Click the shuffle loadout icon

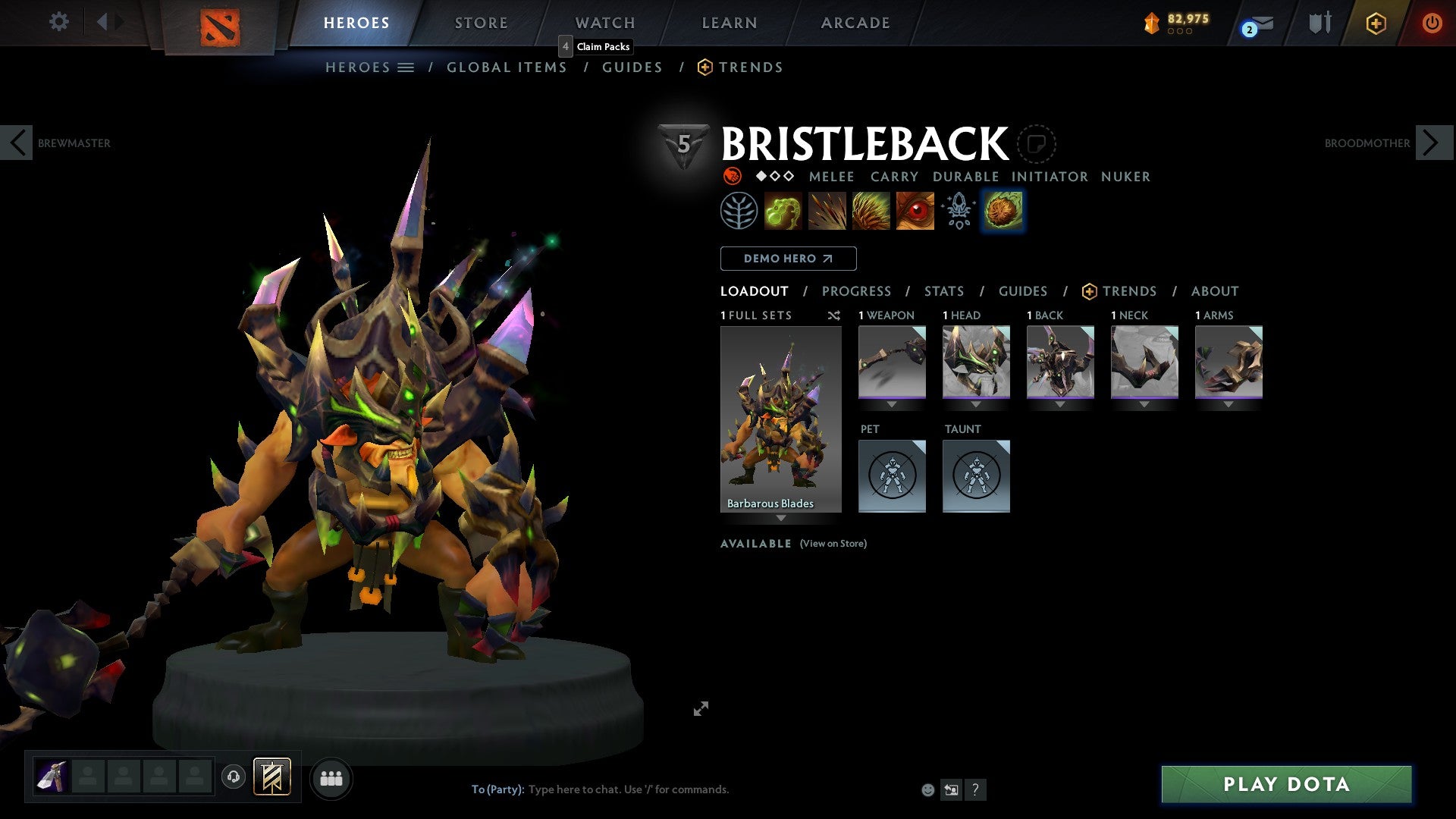(834, 315)
